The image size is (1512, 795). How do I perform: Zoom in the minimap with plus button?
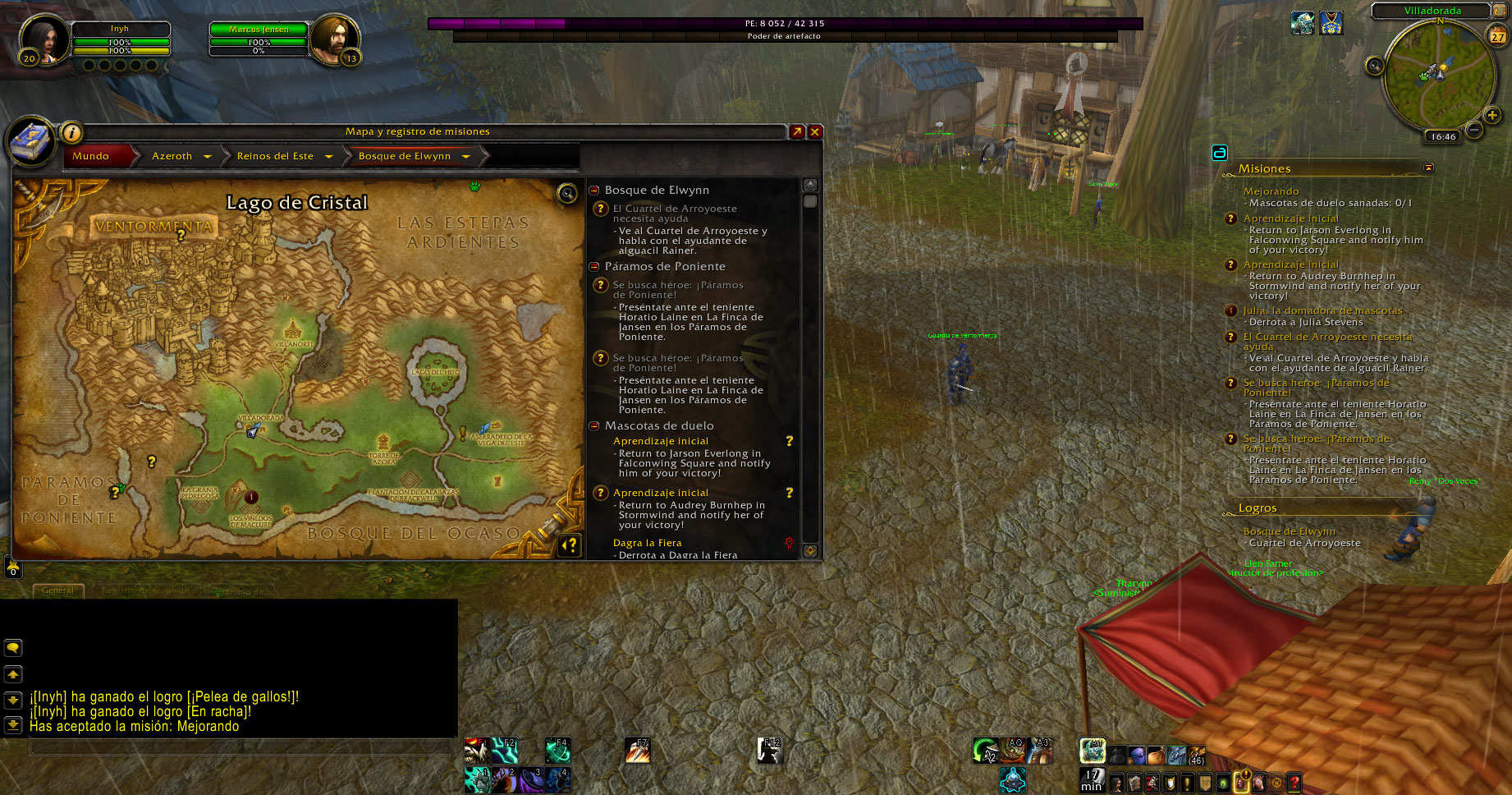1492,115
